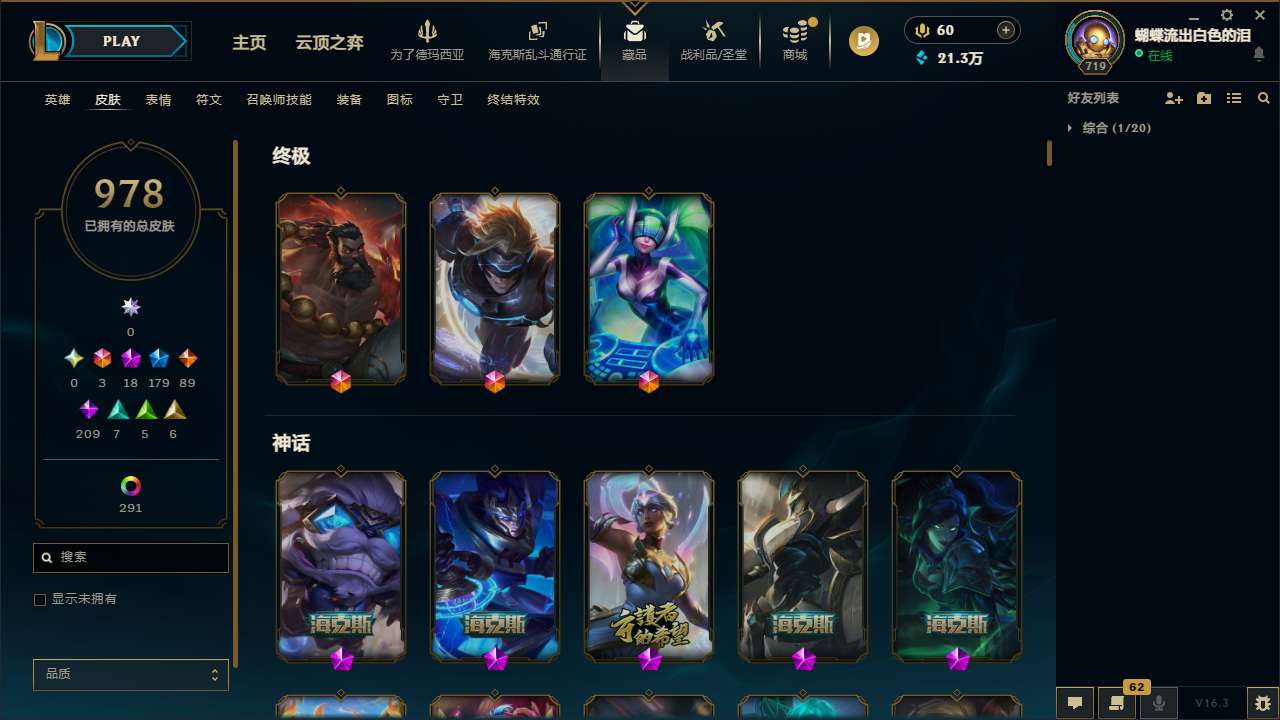Image resolution: width=1280 pixels, height=720 pixels.
Task: Click the friends list view icon
Action: coord(1234,98)
